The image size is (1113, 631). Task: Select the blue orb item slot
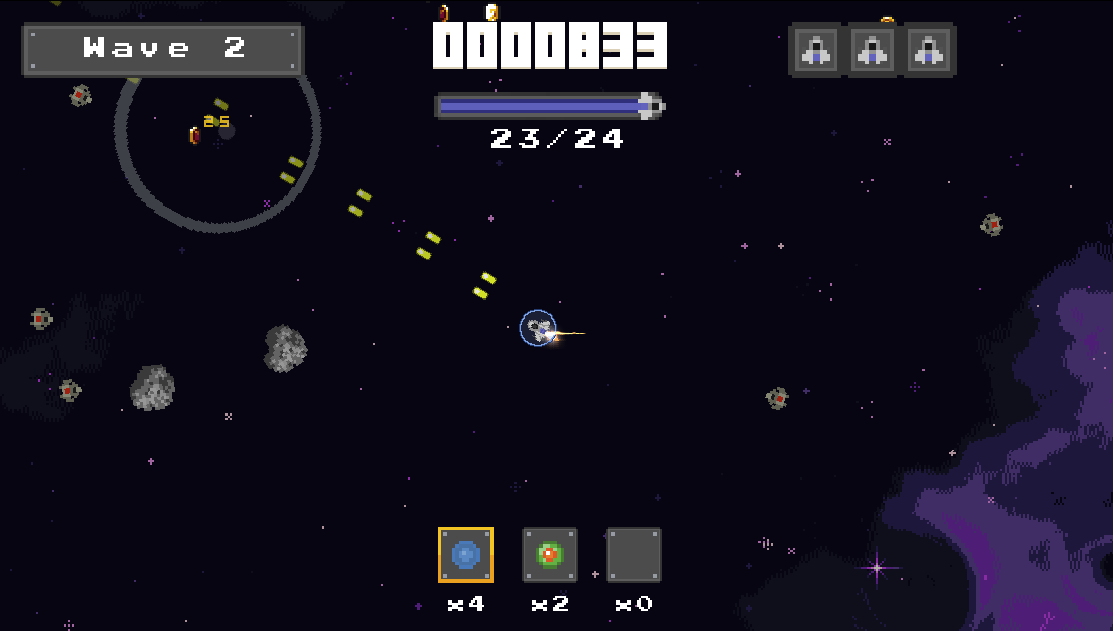pos(465,555)
